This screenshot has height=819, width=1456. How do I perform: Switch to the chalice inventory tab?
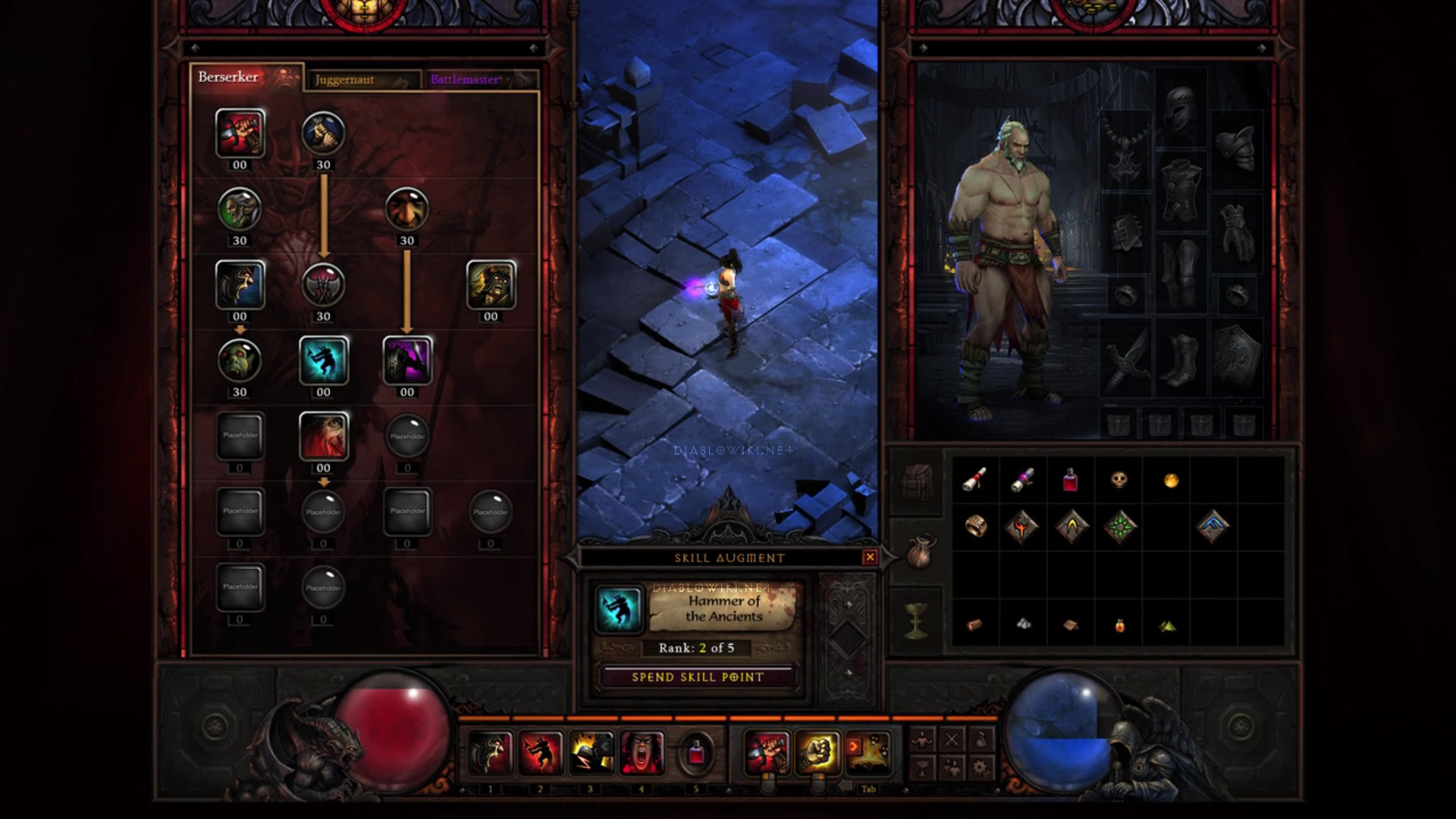click(x=919, y=622)
